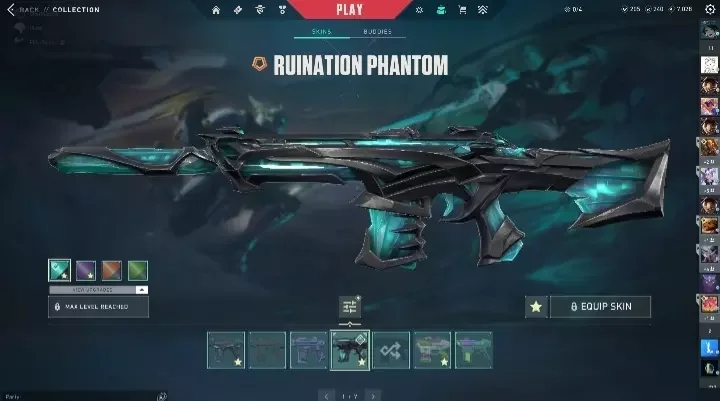Select the teal color variant swatch

coord(60,269)
